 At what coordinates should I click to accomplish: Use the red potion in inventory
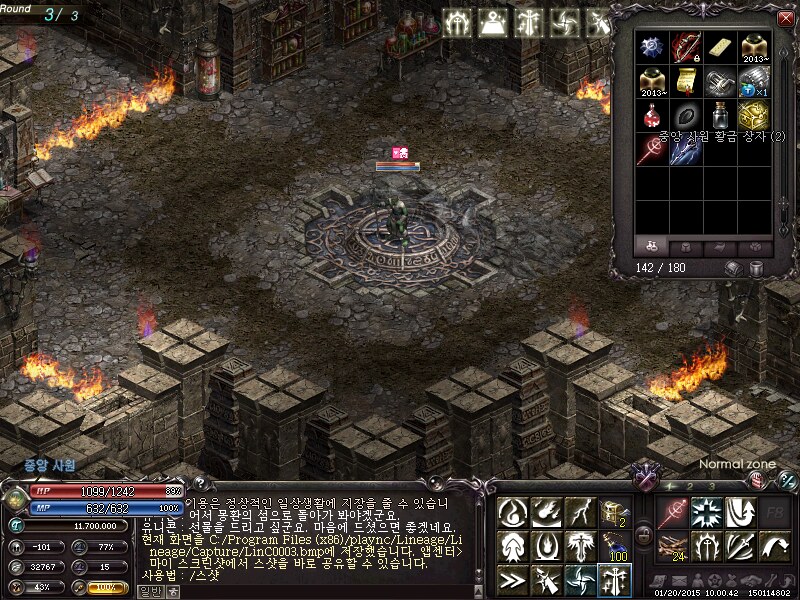tap(653, 114)
